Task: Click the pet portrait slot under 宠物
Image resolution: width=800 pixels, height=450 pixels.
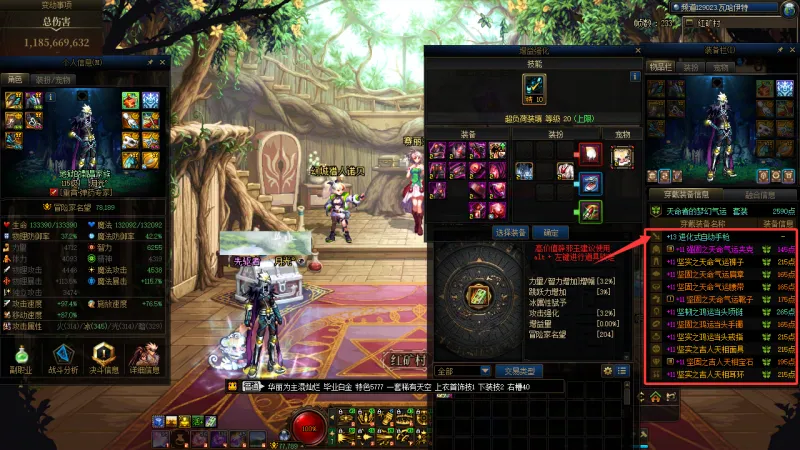Action: click(622, 157)
